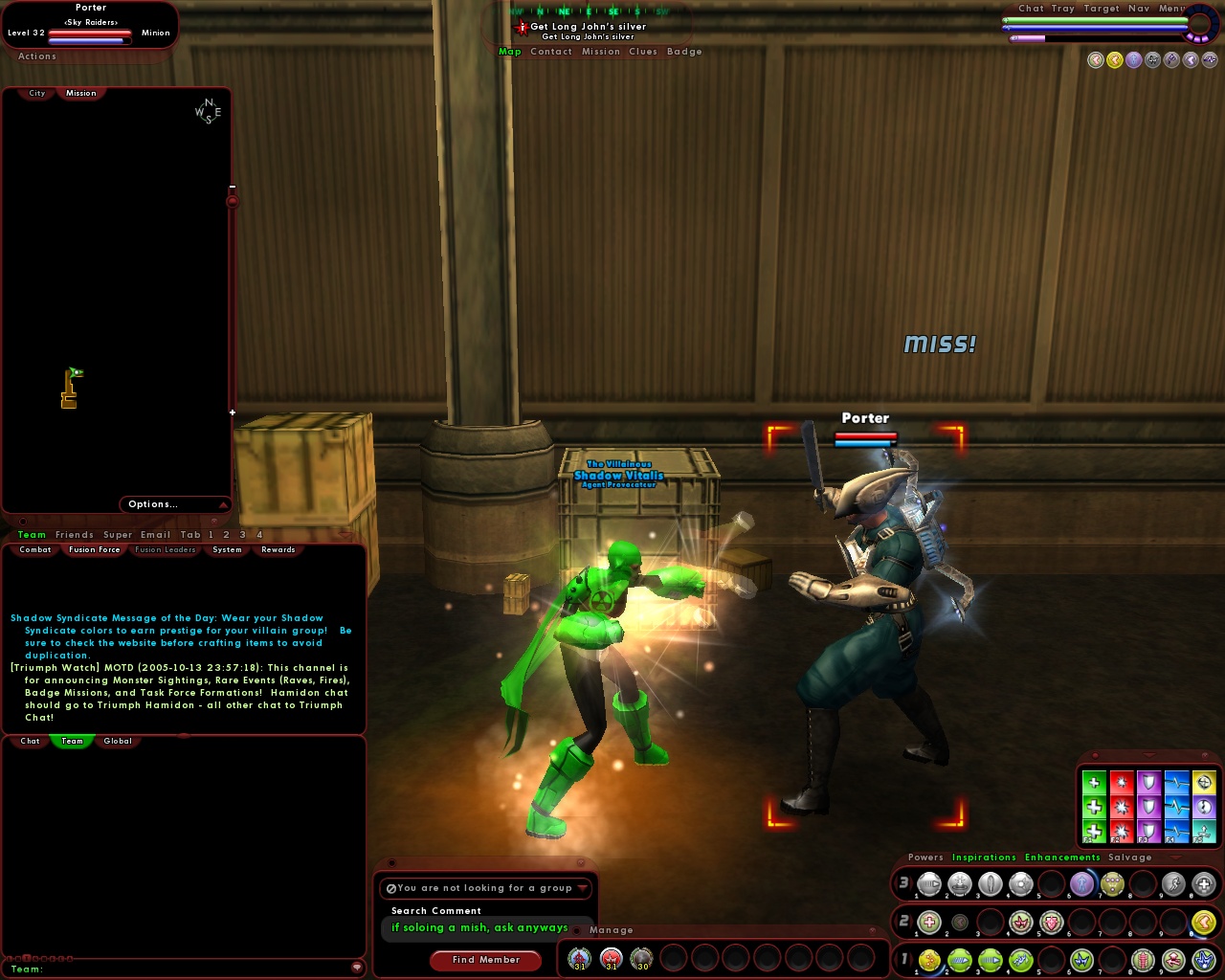Viewport: 1225px width, 980px height.
Task: Expand the arrow beside the Salvage label
Action: click(x=1176, y=857)
